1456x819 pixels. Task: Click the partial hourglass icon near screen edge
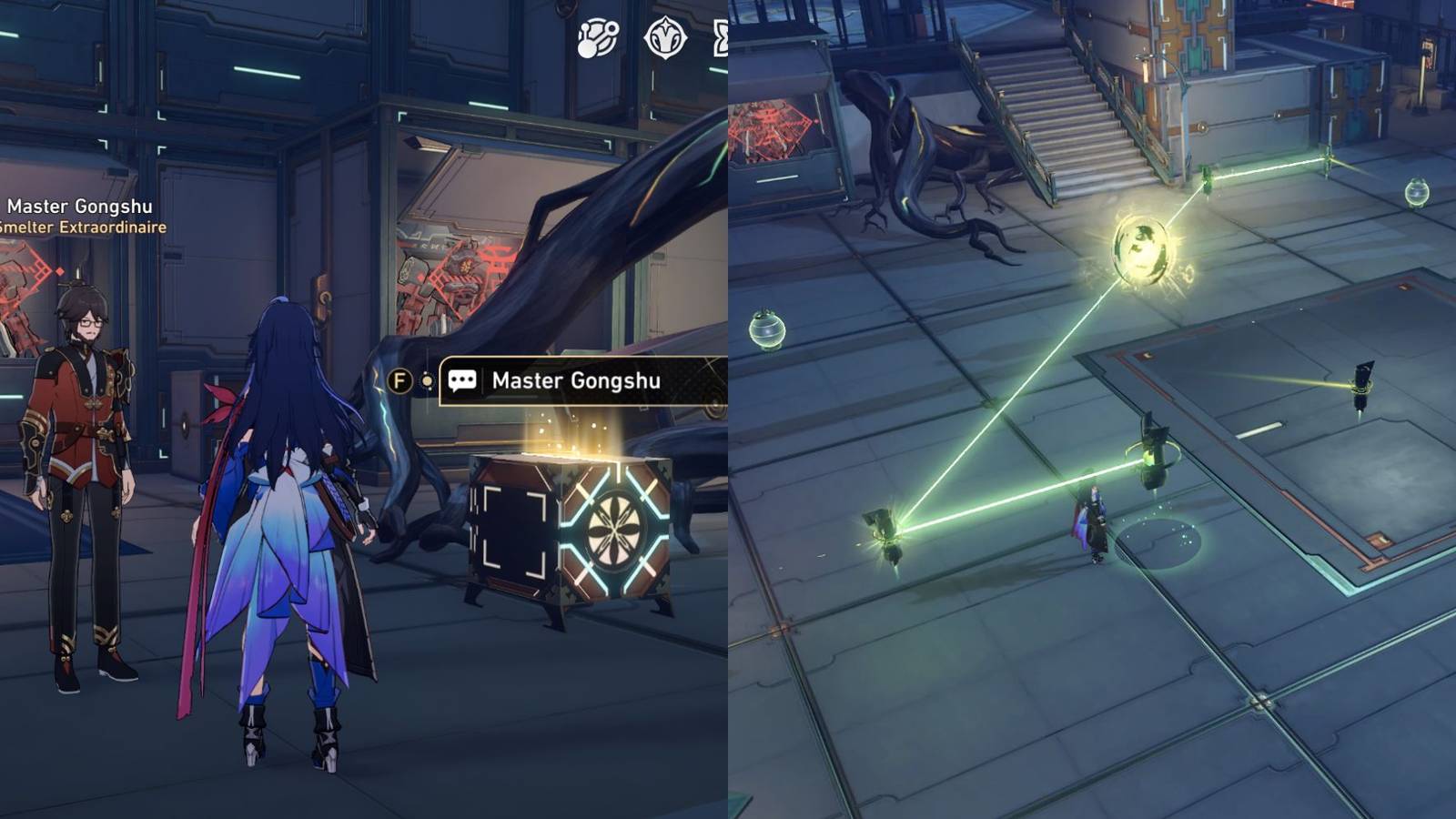click(722, 38)
